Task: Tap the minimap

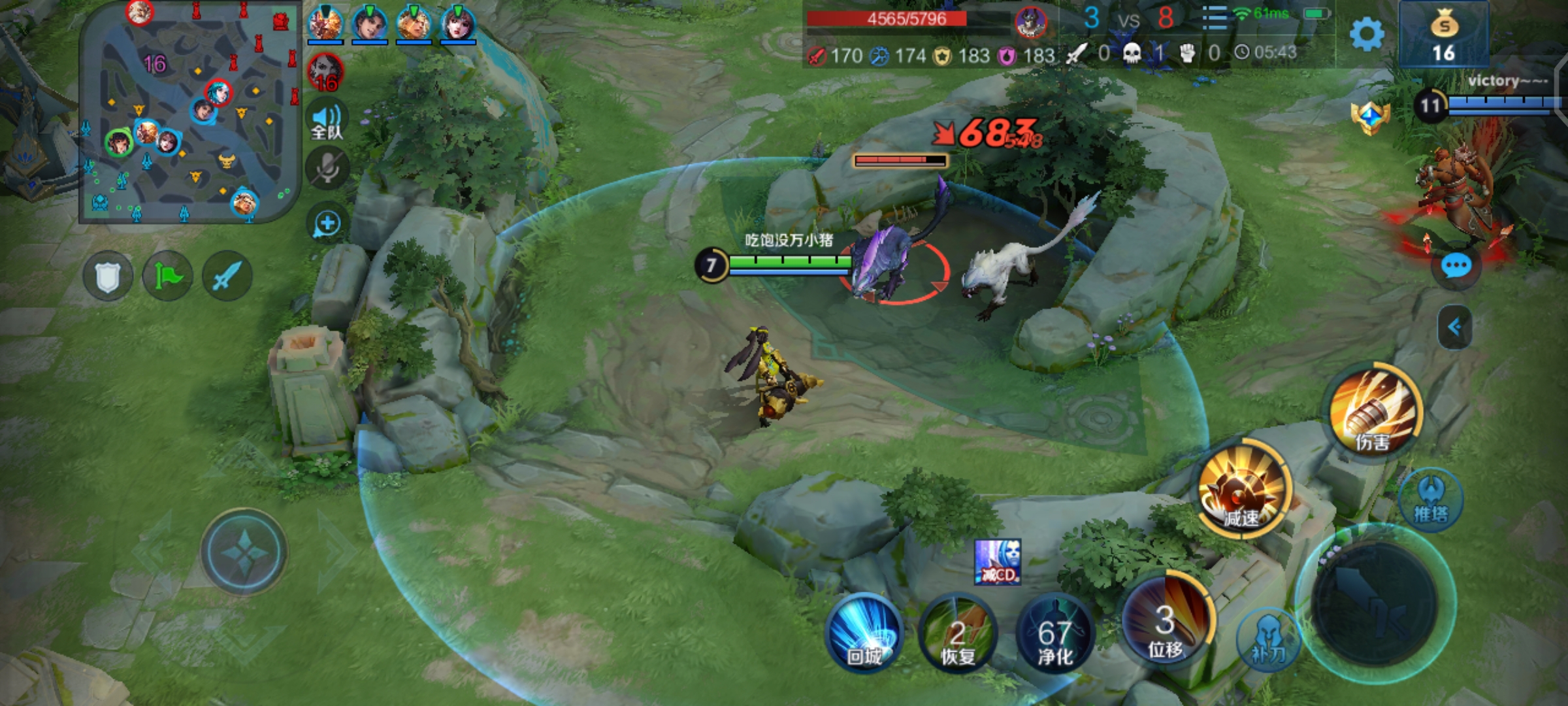Action: (188, 112)
